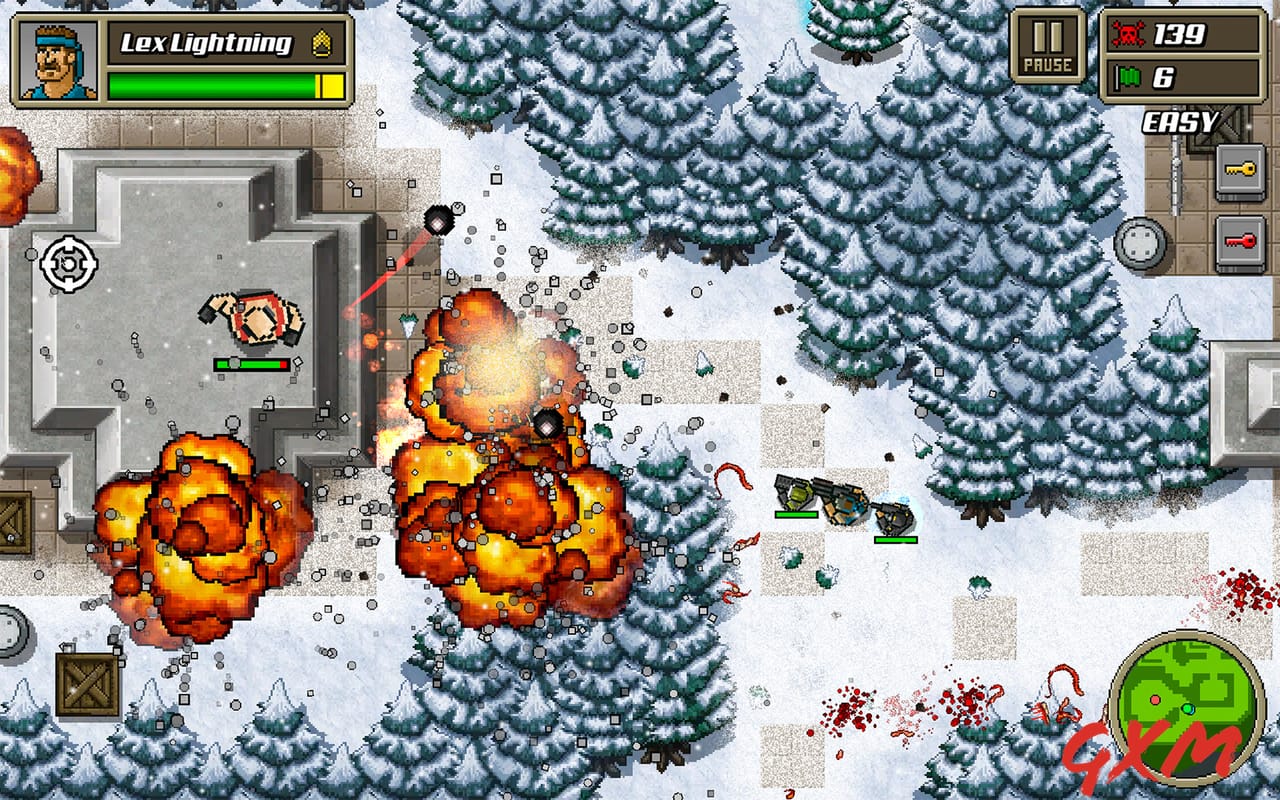1280x800 pixels.
Task: Click the red key icon below the yellow key
Action: pos(1240,240)
